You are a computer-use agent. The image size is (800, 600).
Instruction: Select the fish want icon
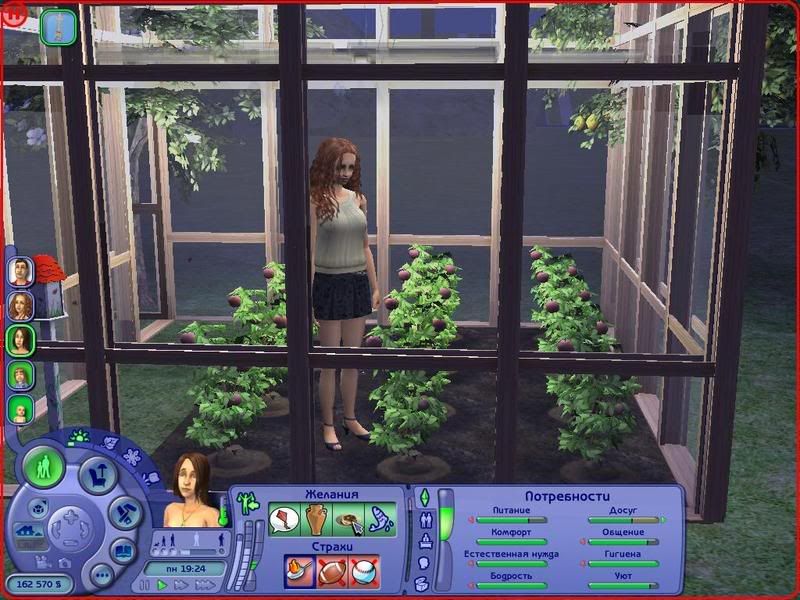coord(381,520)
